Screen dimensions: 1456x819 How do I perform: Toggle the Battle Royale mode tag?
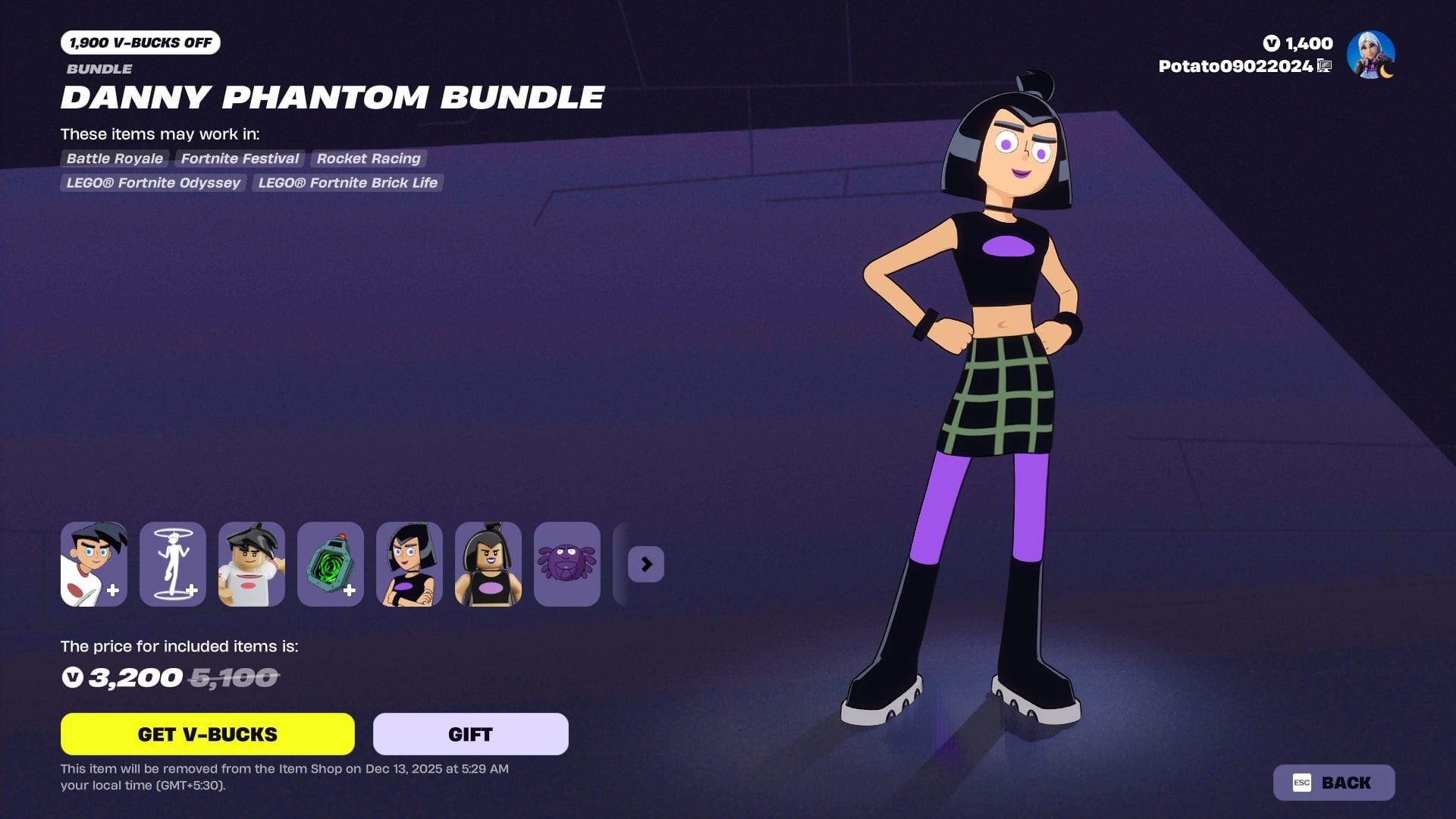115,158
